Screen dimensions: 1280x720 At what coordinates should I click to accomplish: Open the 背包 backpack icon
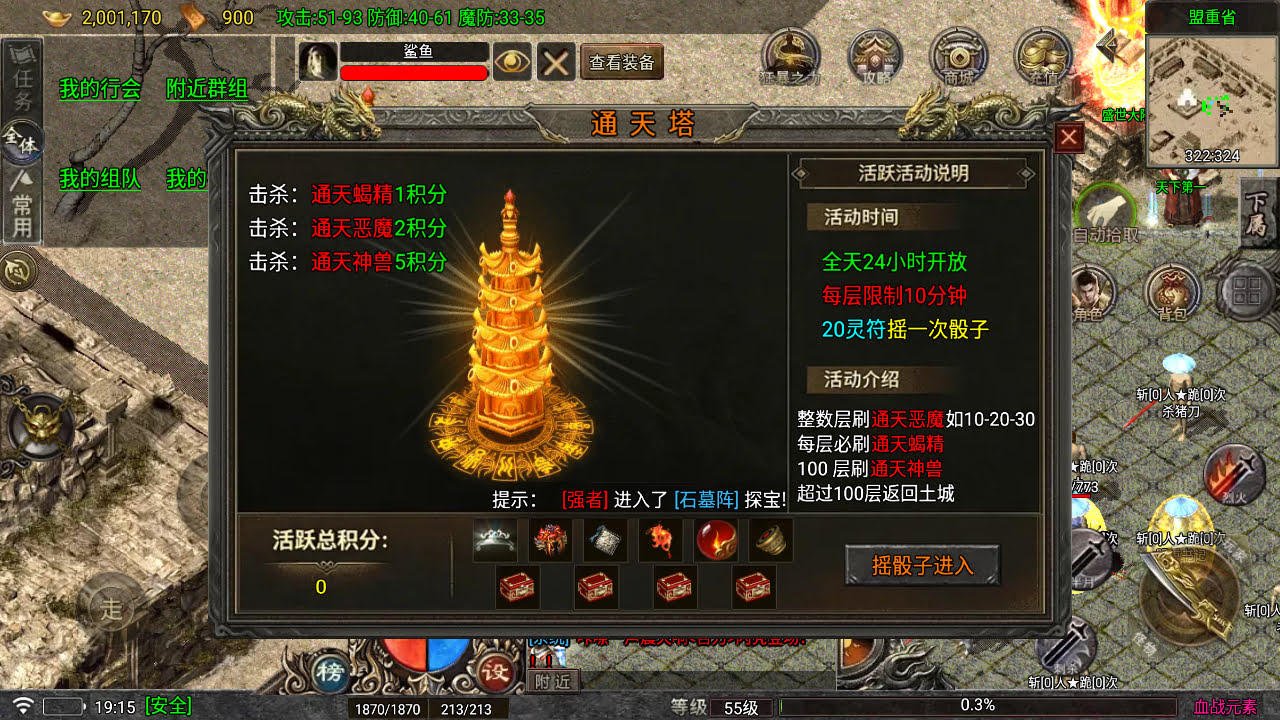(1172, 290)
